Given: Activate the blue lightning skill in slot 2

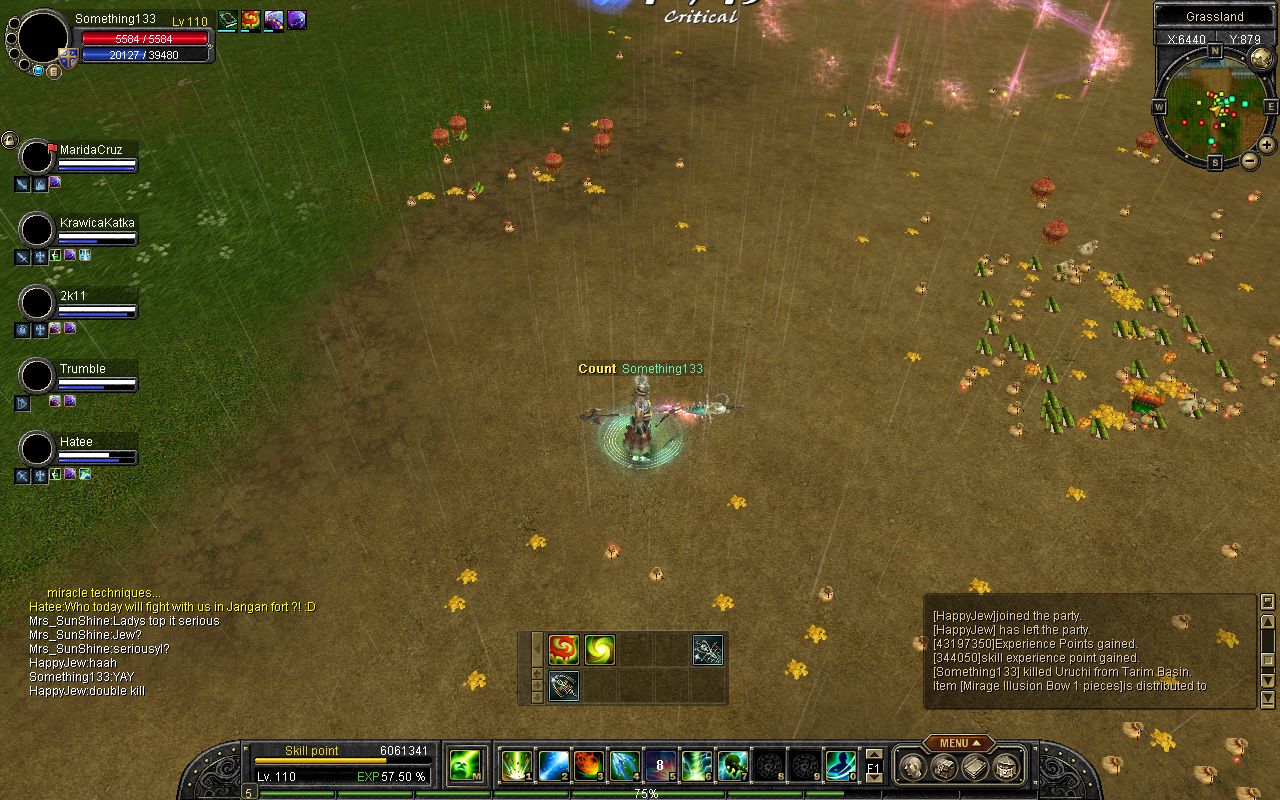Looking at the screenshot, I should 553,765.
